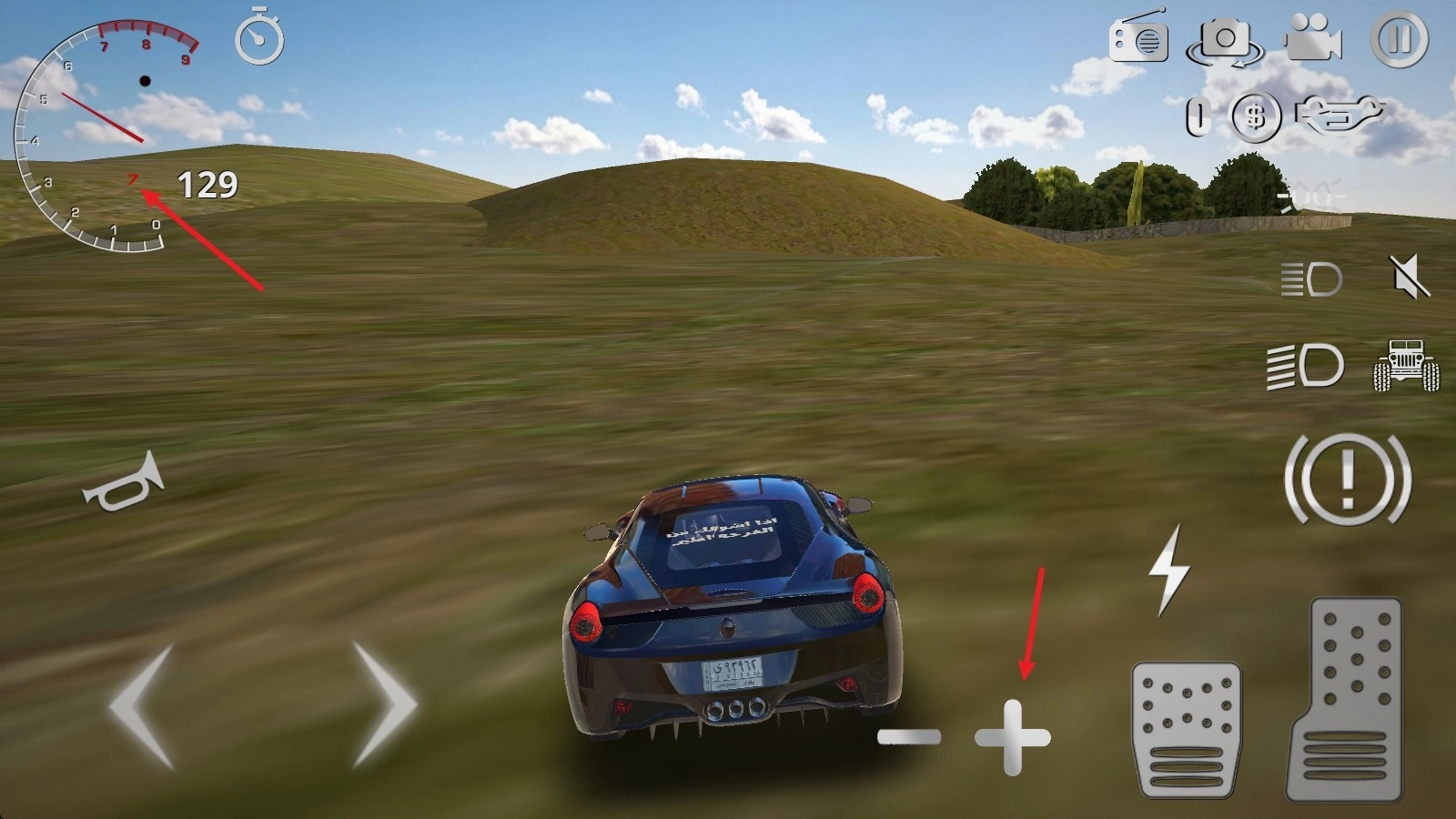
Task: Toggle the high beam headlights
Action: [x=1306, y=366]
